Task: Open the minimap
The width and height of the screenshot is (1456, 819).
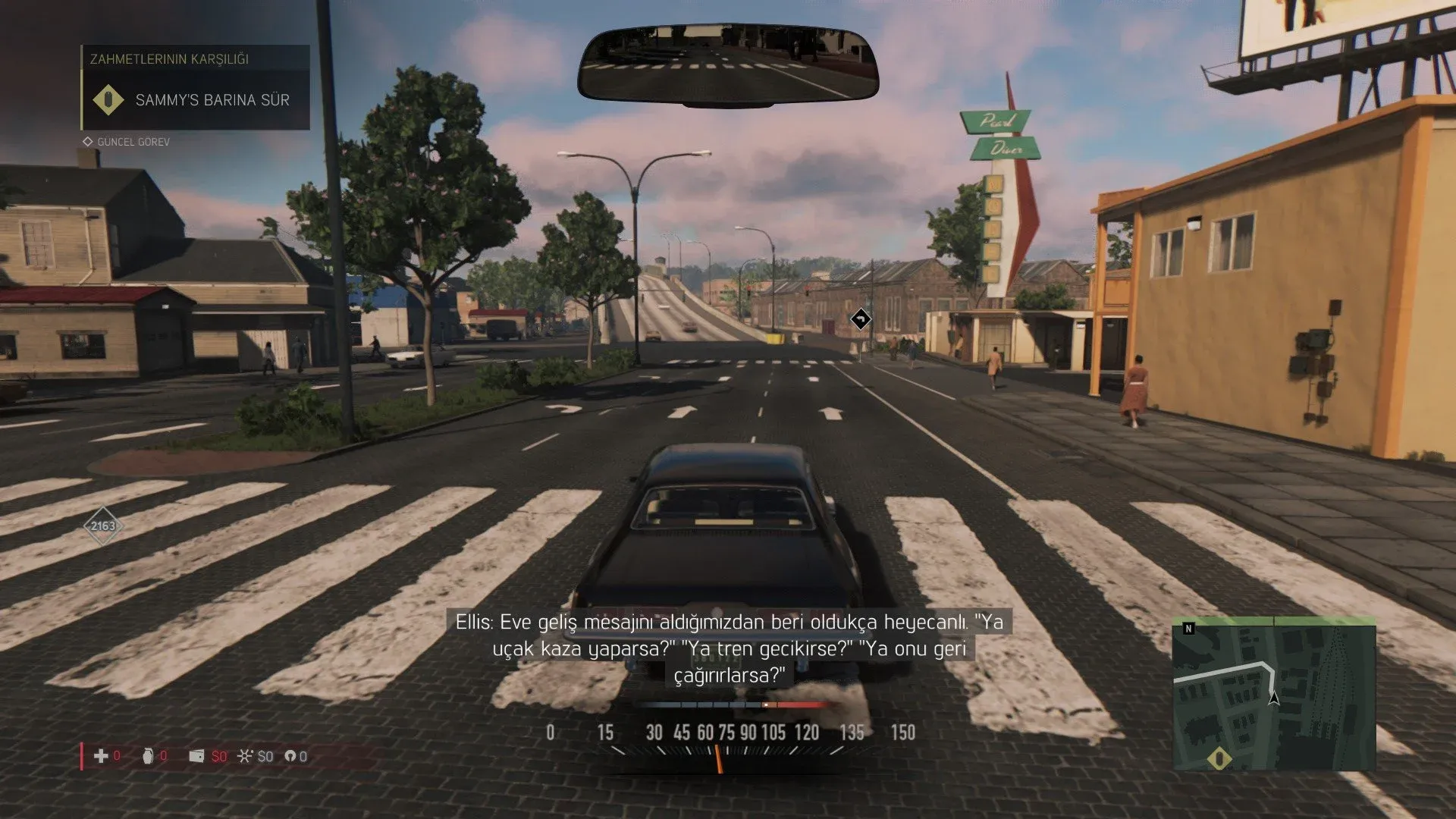Action: click(1274, 694)
